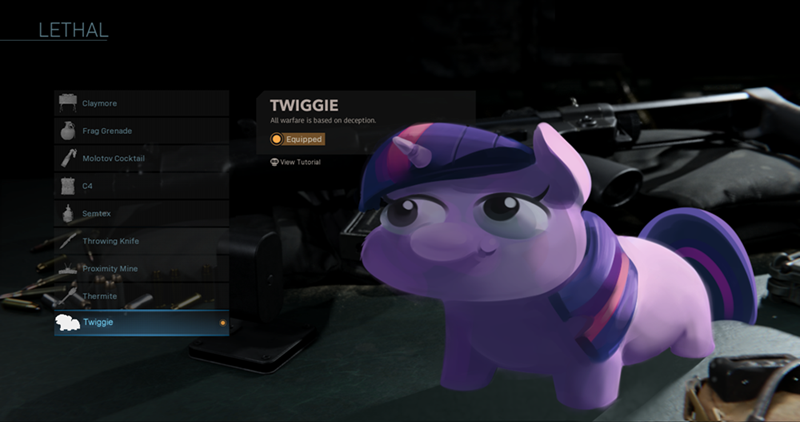Choose the Semtex list entry
800x422 pixels.
tap(141, 213)
